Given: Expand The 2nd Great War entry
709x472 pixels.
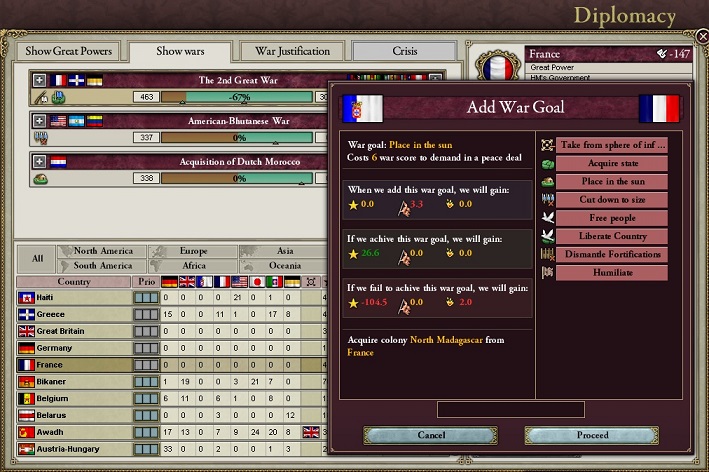Looking at the screenshot, I should point(39,80).
